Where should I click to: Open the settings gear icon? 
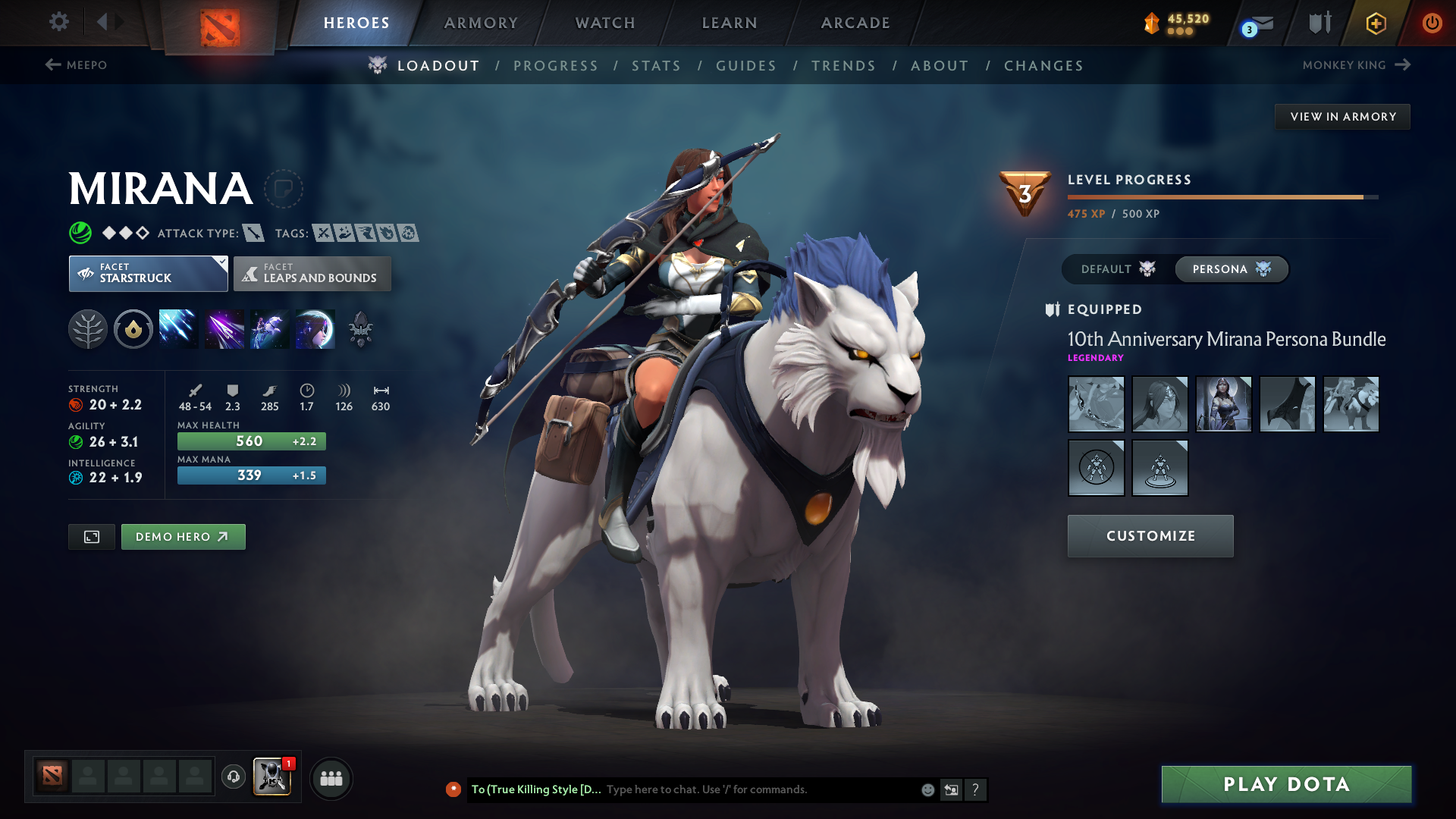pyautogui.click(x=59, y=23)
